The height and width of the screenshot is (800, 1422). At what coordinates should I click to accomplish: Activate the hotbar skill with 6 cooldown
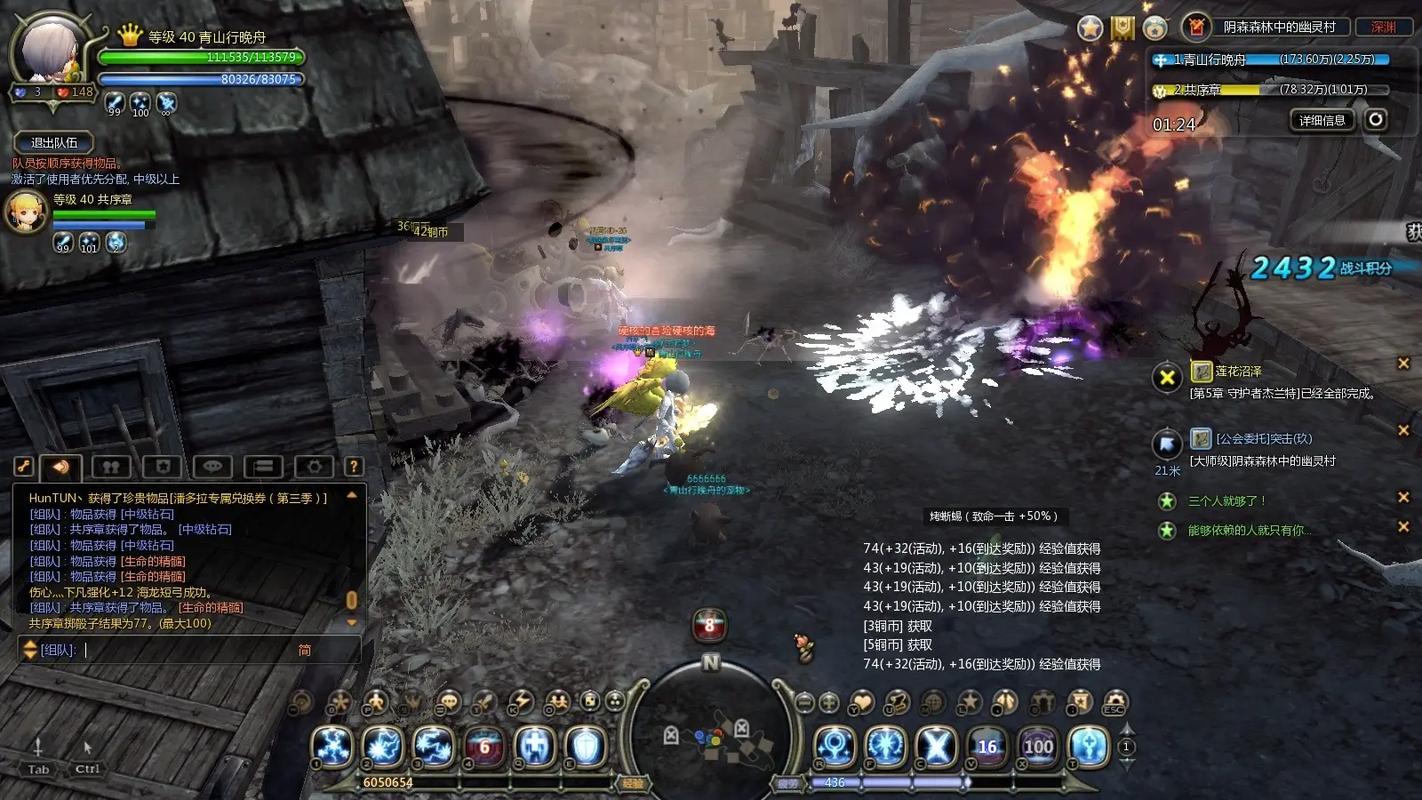point(483,746)
